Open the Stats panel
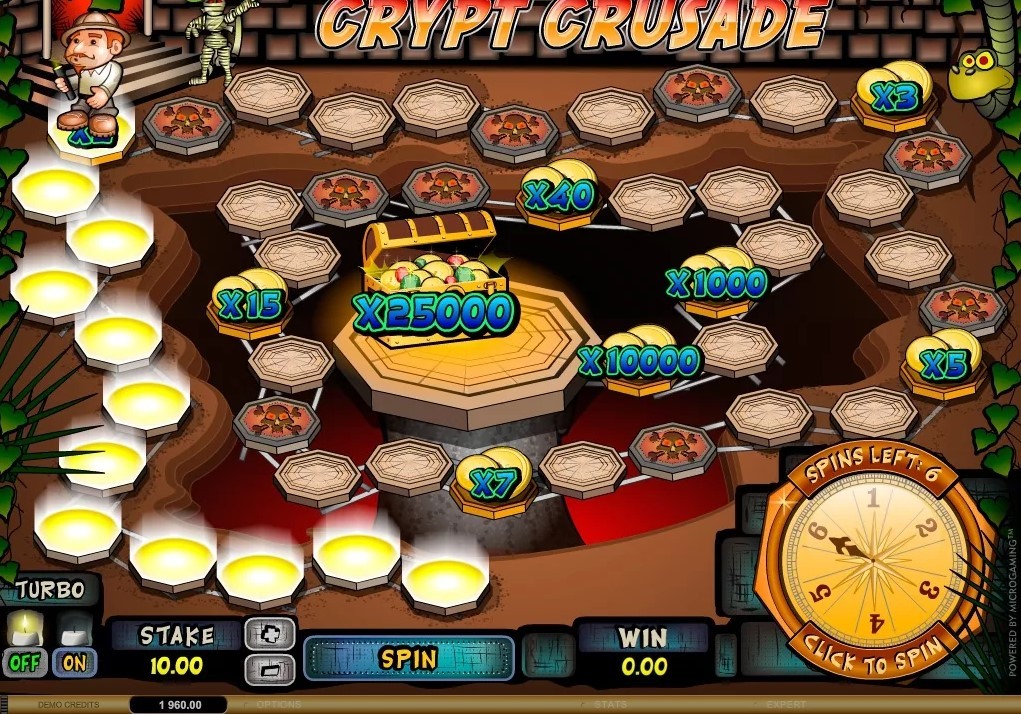The width and height of the screenshot is (1021, 714). 609,705
